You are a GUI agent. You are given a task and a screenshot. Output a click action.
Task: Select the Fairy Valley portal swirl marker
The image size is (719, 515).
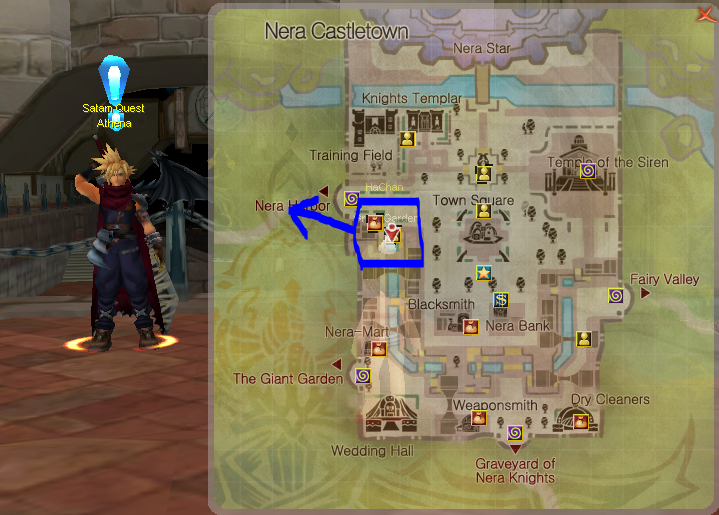point(615,296)
